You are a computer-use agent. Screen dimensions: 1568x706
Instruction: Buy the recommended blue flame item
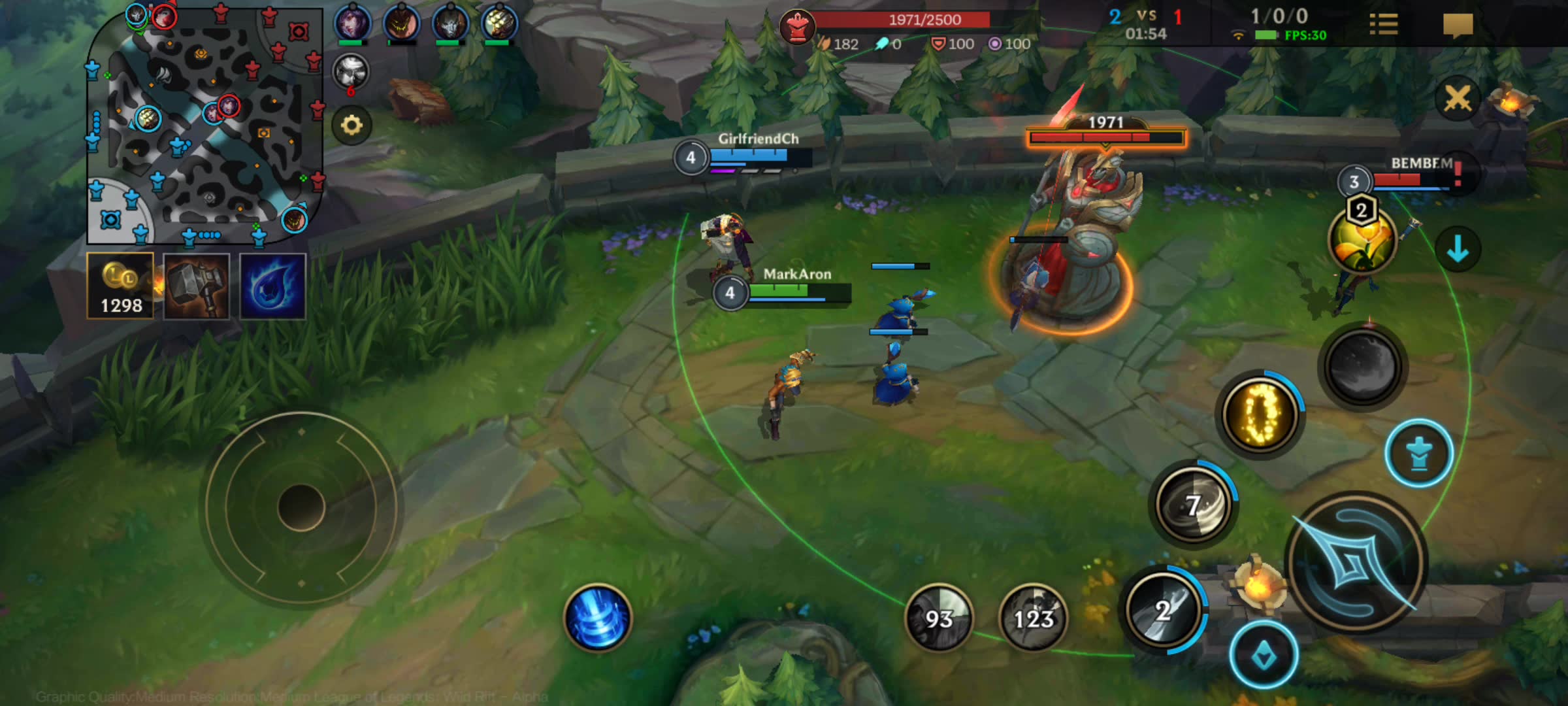[272, 286]
